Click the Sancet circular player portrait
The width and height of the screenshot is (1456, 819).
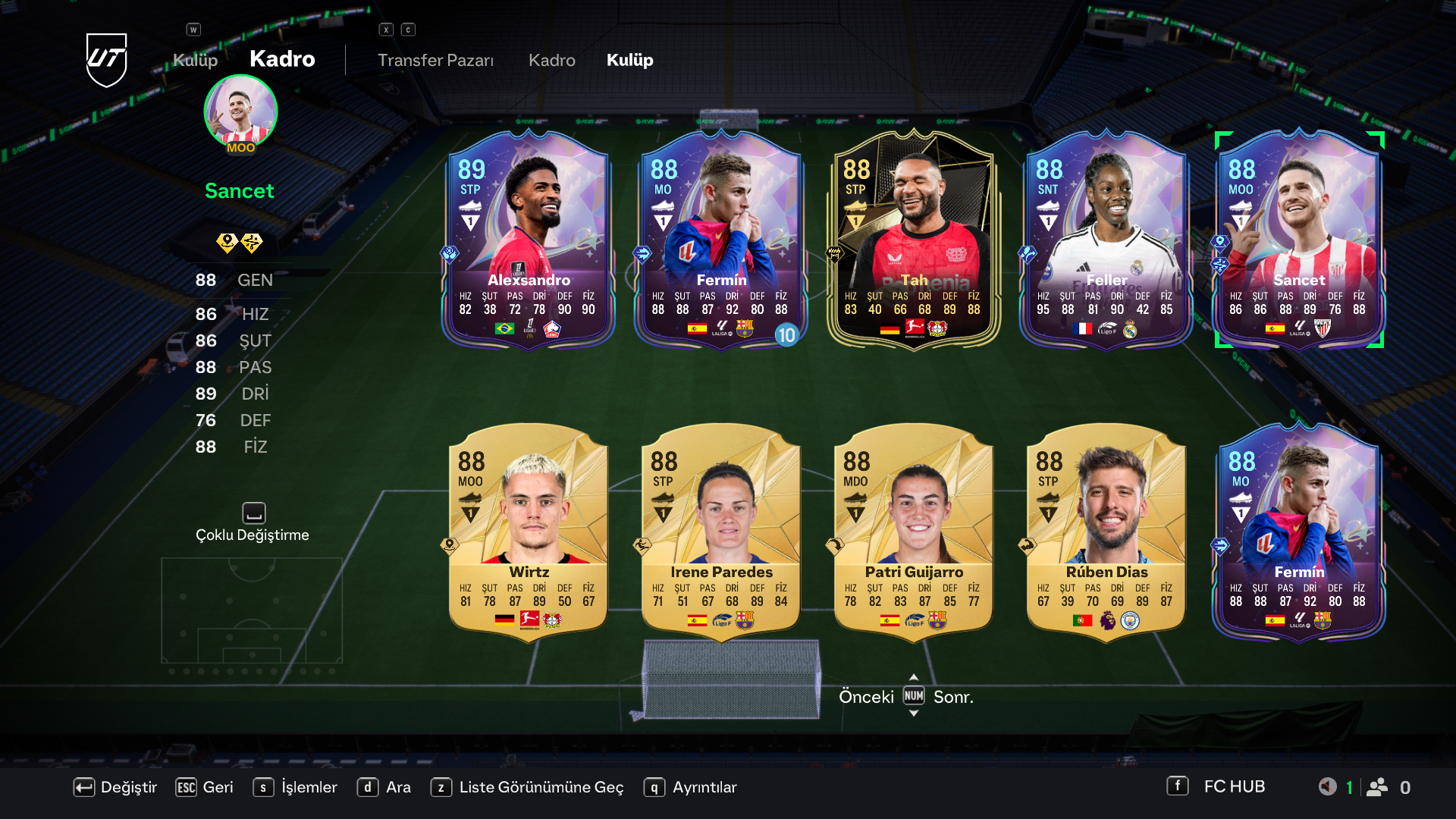(x=240, y=111)
